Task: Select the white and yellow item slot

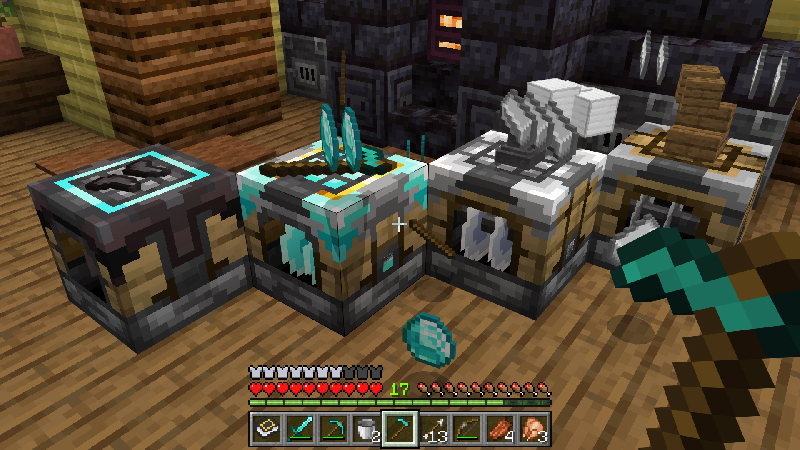Action: click(267, 429)
